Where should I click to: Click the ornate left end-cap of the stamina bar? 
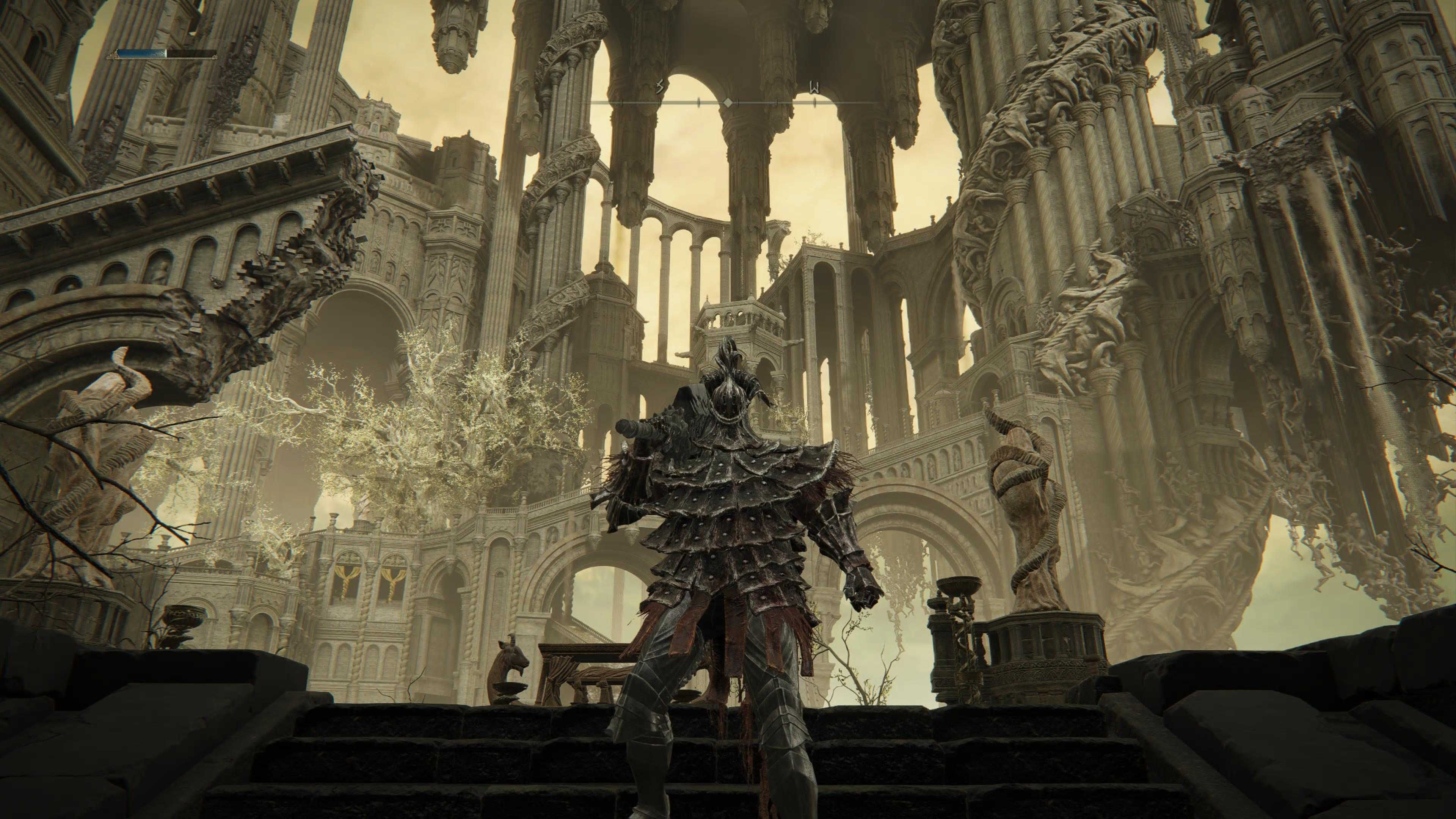pos(113,55)
